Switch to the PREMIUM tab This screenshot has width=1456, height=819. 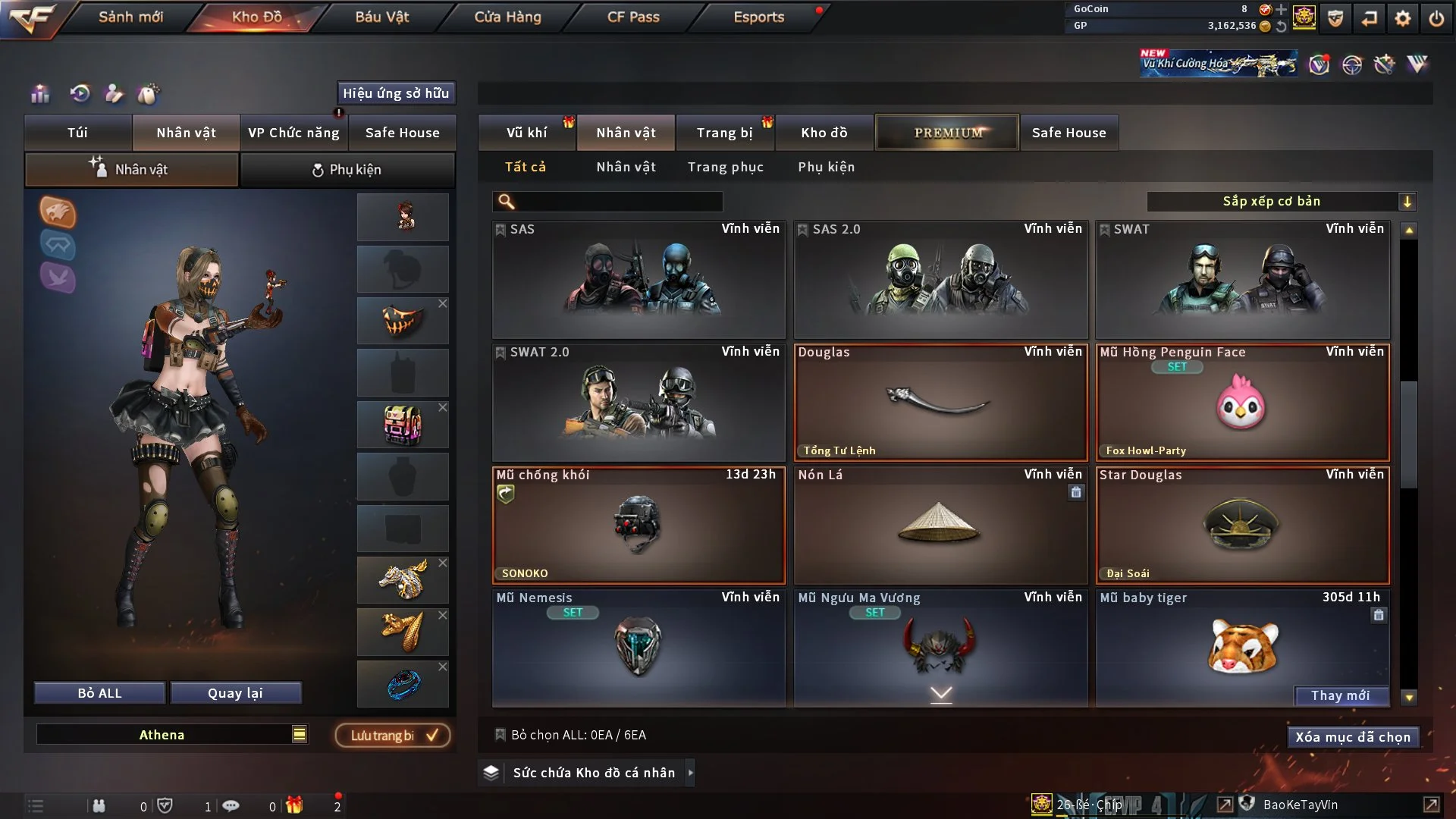click(947, 133)
